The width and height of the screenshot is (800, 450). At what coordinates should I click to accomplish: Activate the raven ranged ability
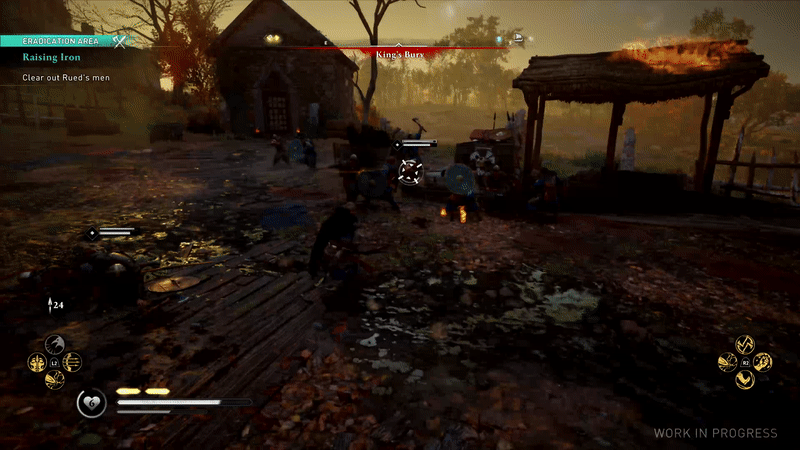(55, 343)
